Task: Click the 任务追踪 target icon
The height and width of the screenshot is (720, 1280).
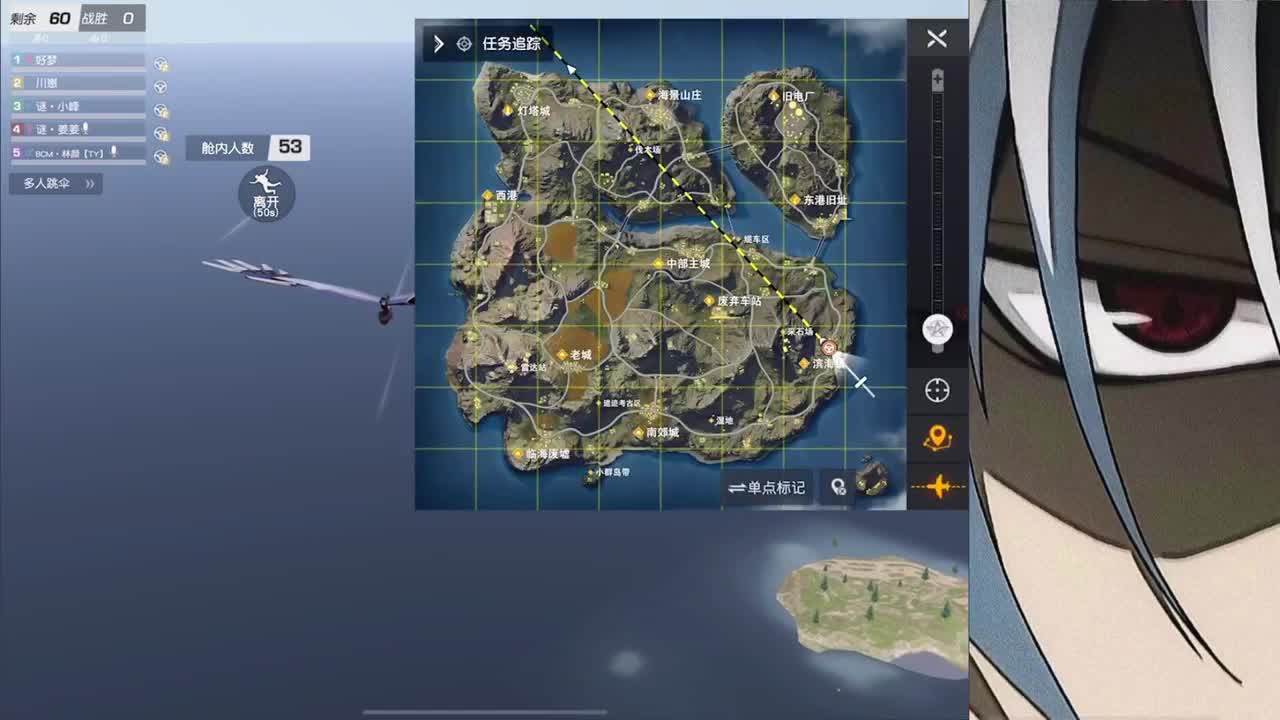Action: pyautogui.click(x=464, y=43)
